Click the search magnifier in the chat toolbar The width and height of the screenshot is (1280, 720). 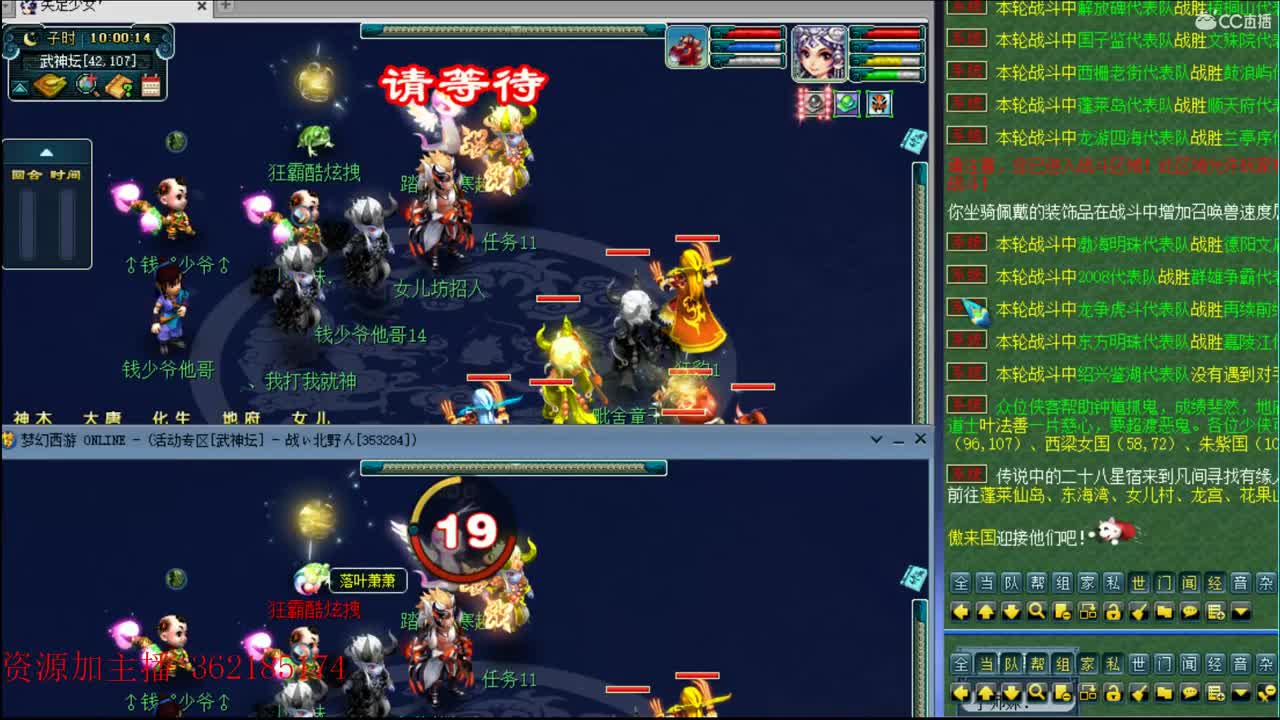(1035, 610)
